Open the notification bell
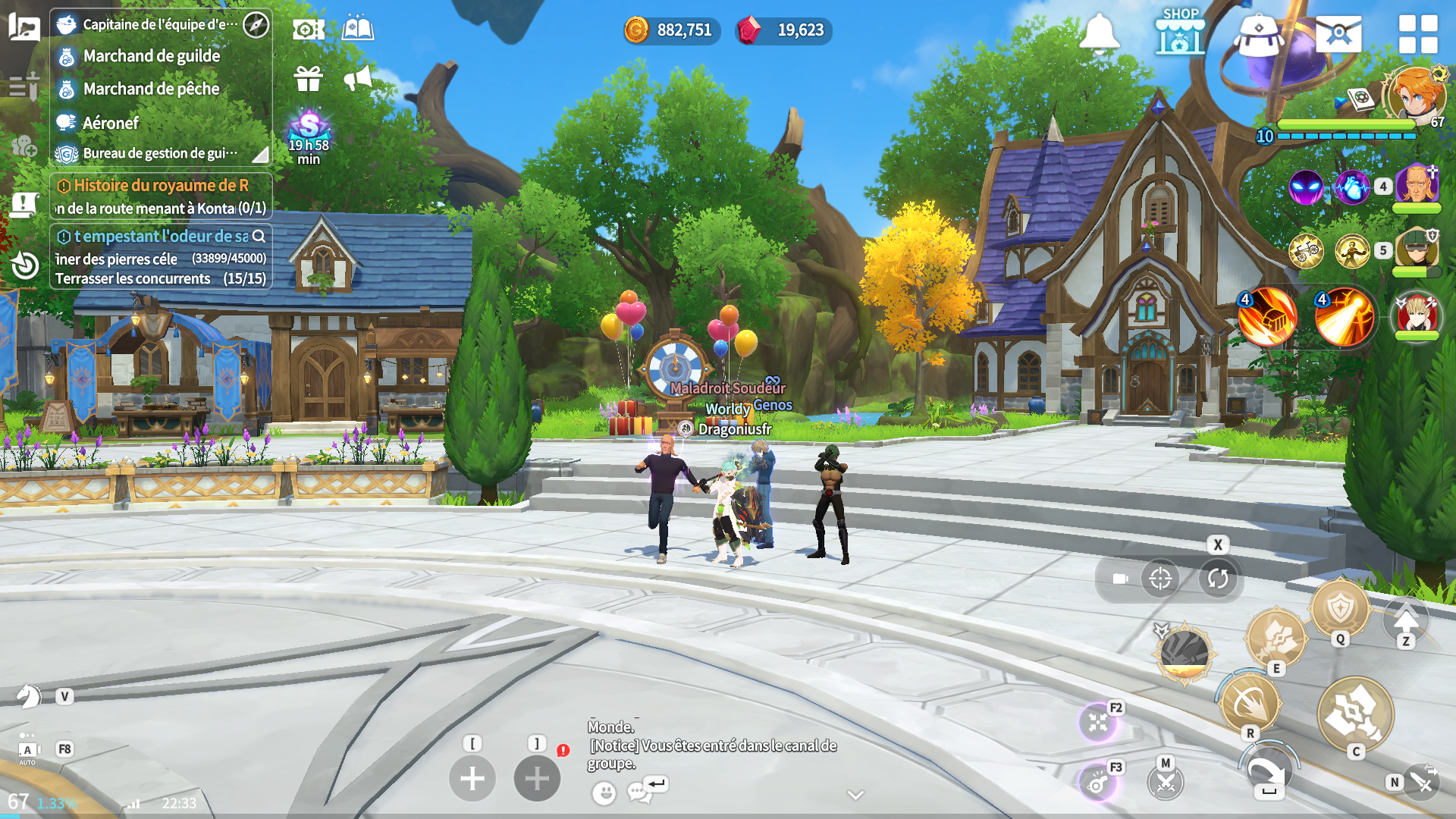This screenshot has width=1456, height=819. tap(1099, 33)
